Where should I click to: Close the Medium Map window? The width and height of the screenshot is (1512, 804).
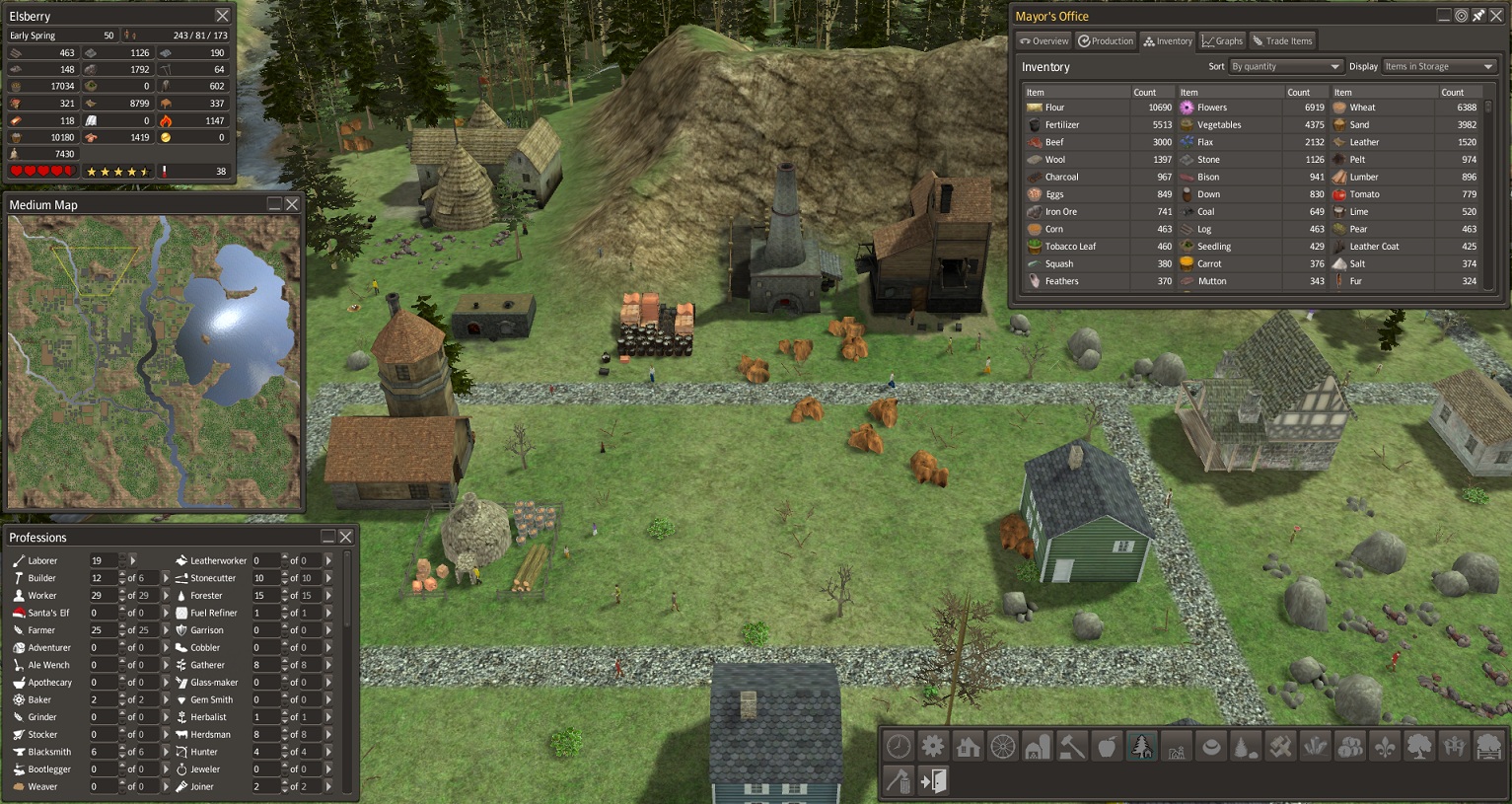pos(292,204)
